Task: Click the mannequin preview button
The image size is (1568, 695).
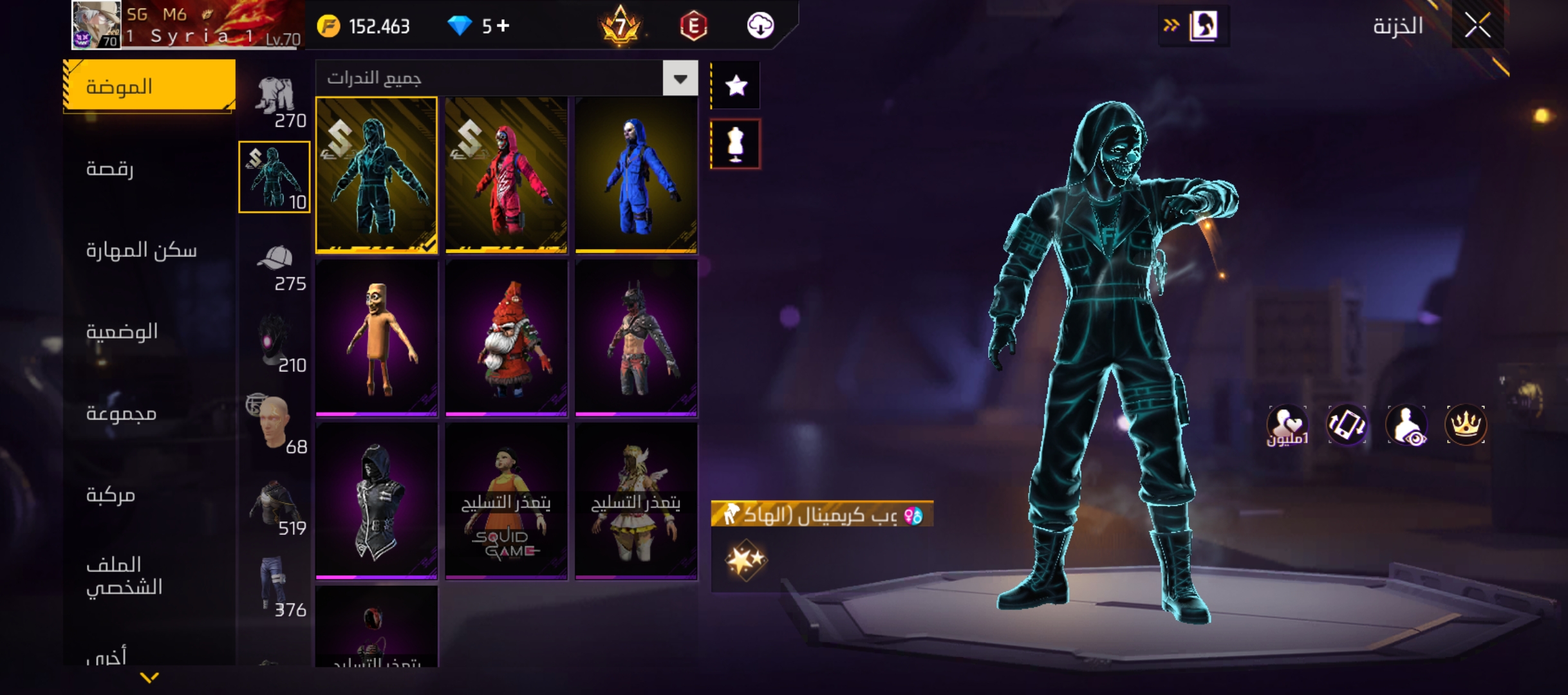Action: (736, 144)
